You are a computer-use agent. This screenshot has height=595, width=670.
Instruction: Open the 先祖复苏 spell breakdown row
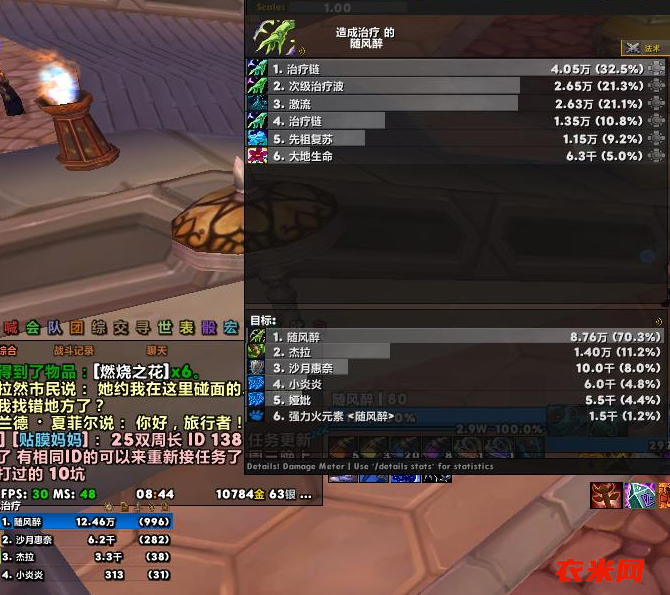[400, 139]
